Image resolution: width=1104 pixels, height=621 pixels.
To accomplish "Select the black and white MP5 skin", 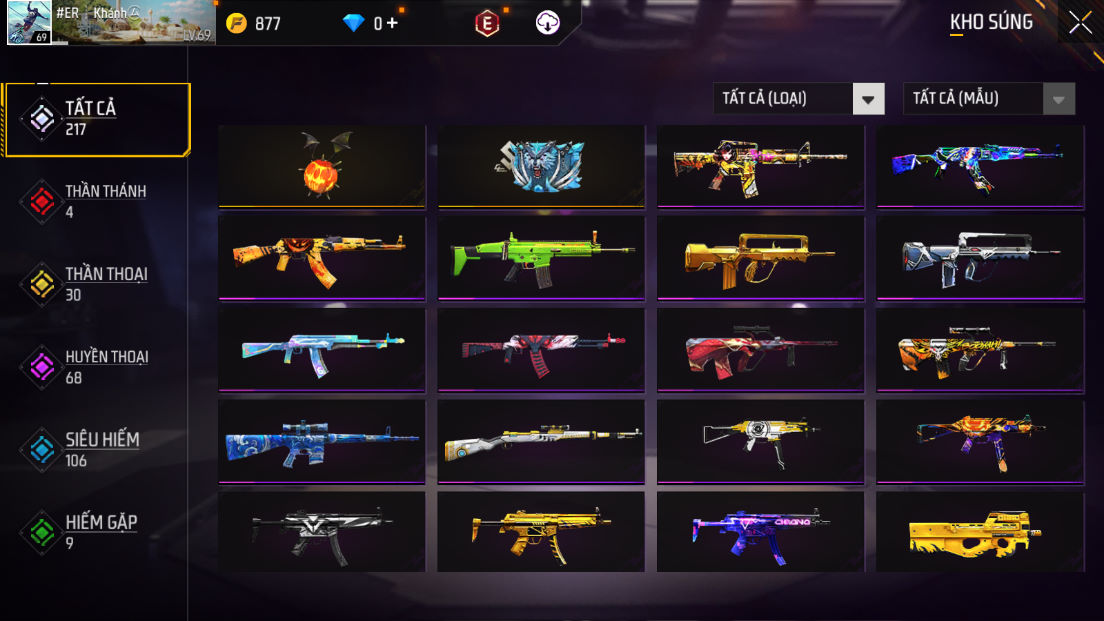I will (x=322, y=532).
